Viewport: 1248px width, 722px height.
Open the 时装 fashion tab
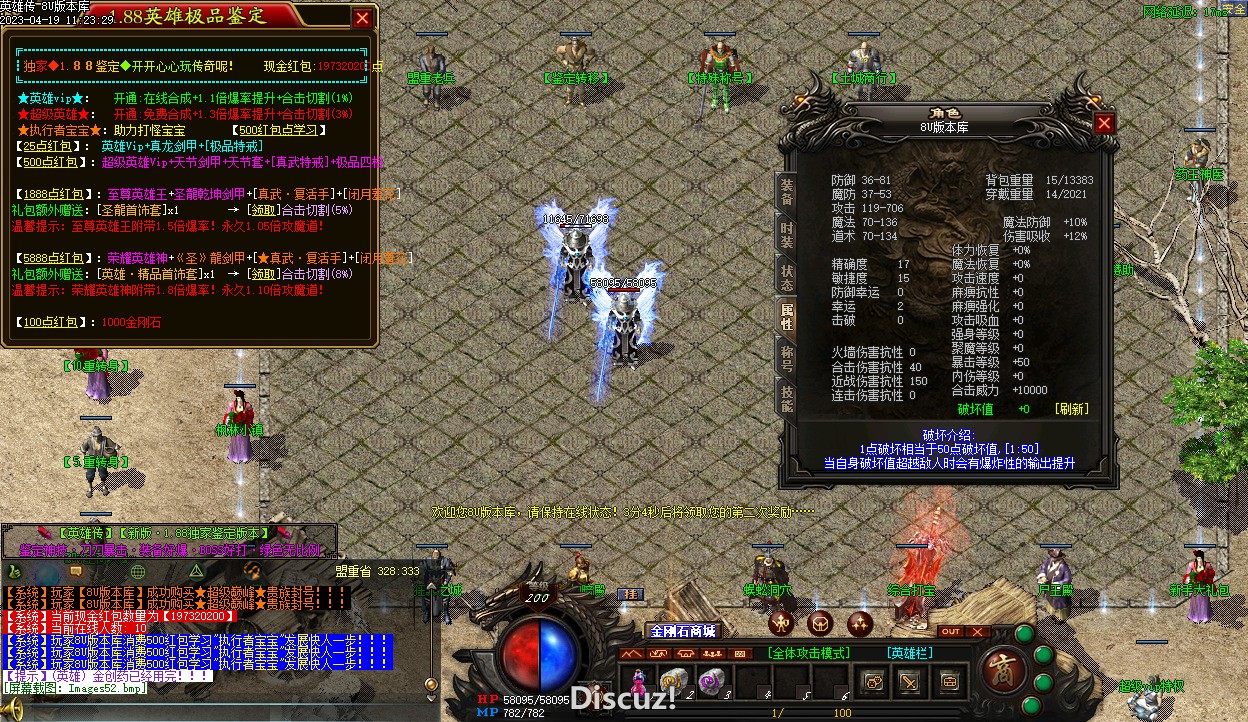pos(788,234)
